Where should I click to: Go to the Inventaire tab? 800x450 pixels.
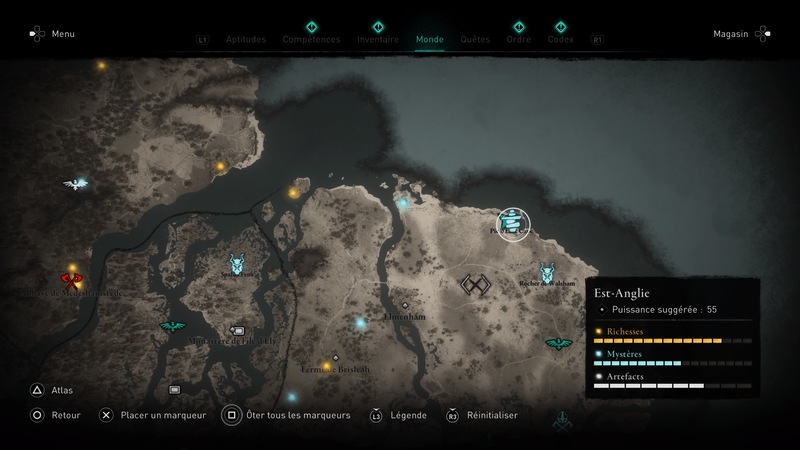(x=378, y=40)
